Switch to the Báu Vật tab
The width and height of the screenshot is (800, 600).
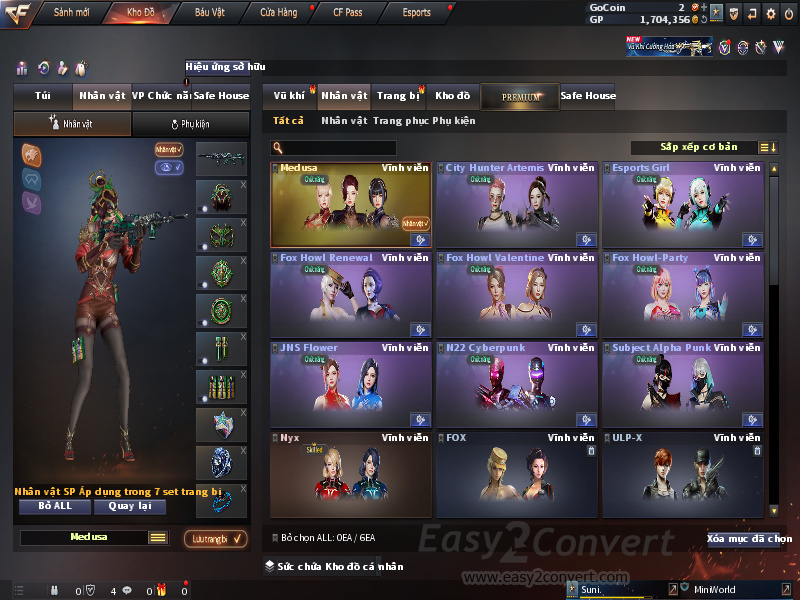[209, 13]
